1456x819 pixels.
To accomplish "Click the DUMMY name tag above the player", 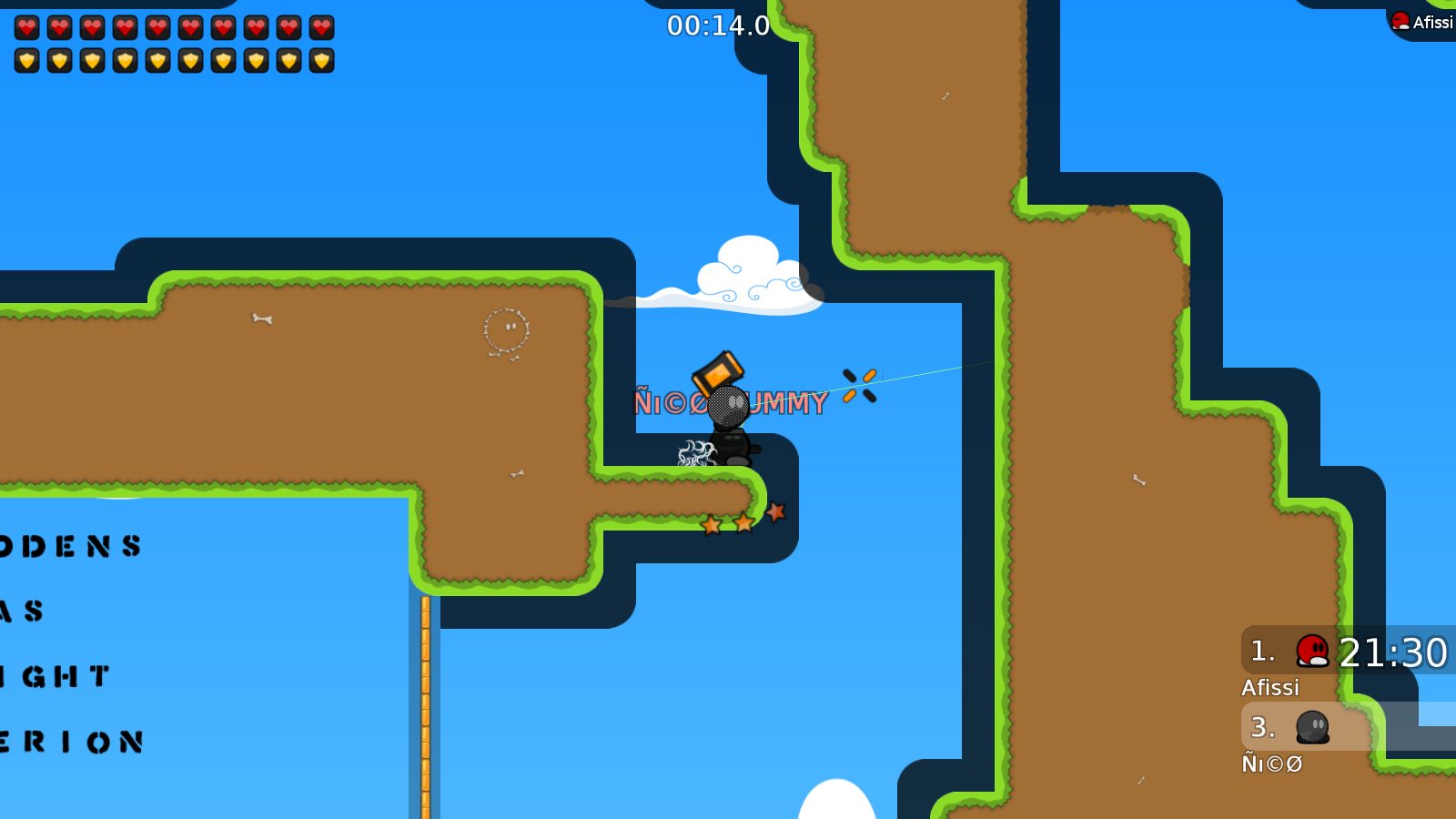I will click(786, 403).
